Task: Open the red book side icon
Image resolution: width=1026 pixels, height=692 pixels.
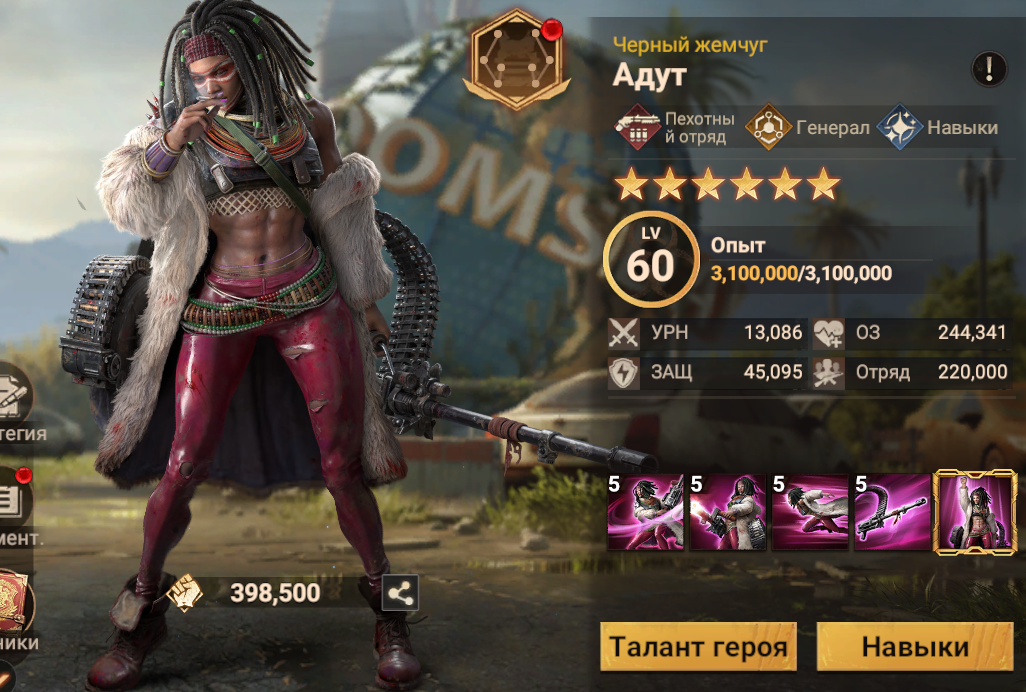Action: 15,602
